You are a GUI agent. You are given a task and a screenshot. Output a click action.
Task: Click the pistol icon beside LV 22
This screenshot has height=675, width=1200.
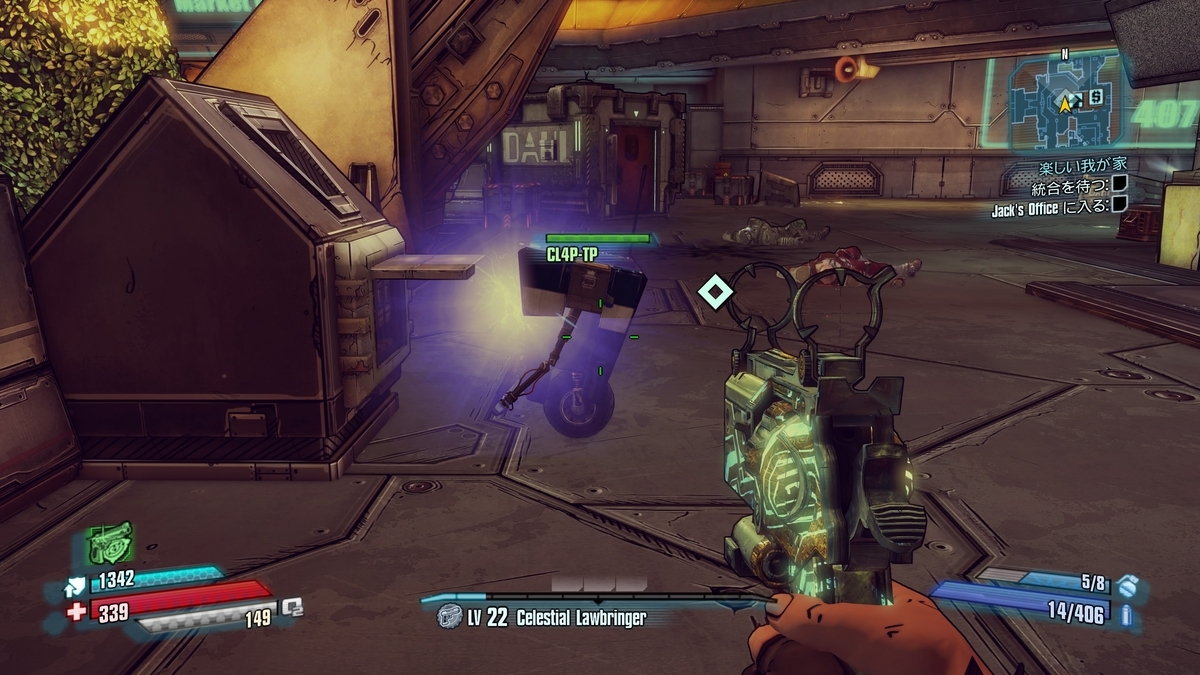449,617
